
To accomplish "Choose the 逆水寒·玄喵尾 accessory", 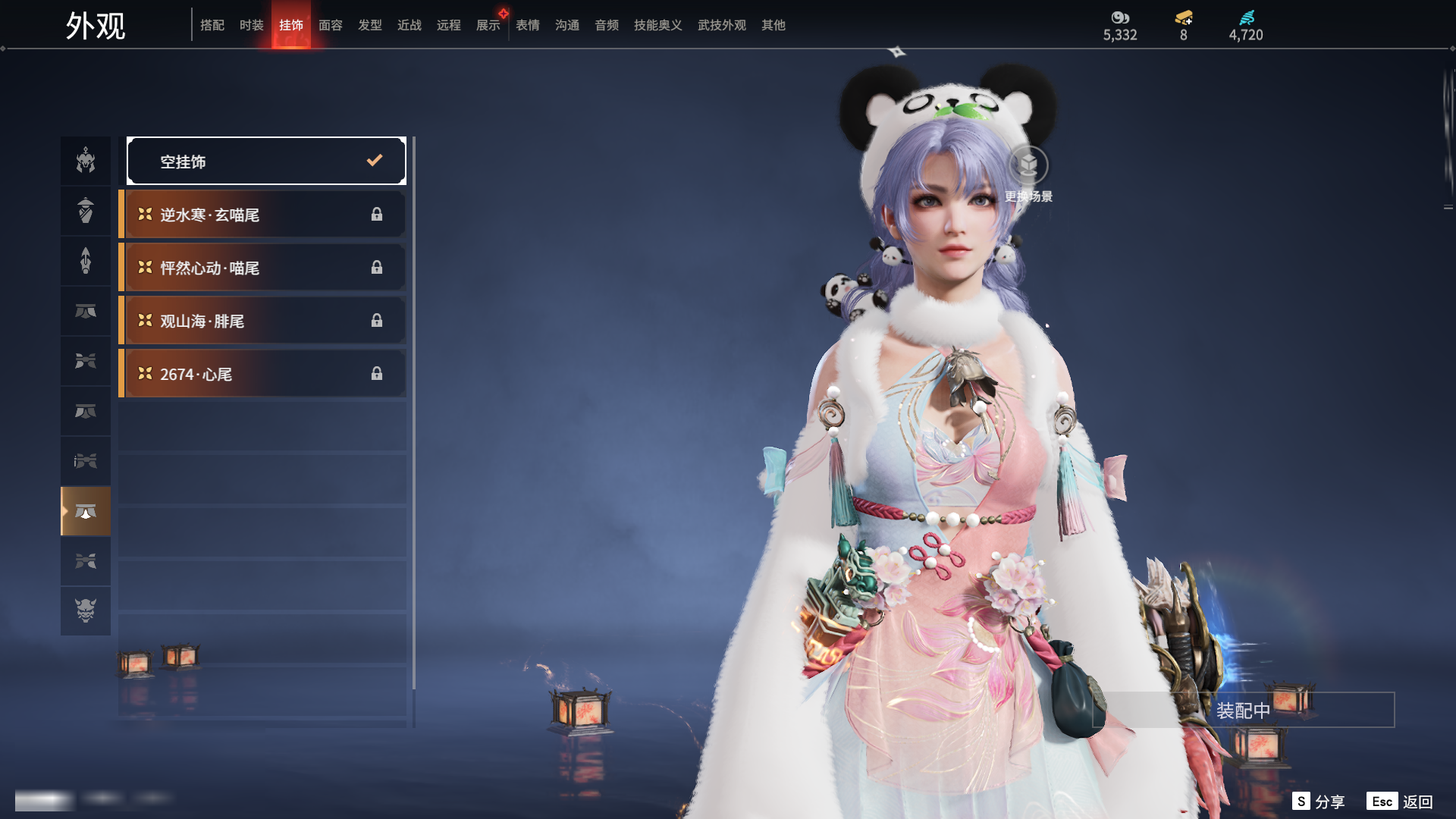I will click(263, 215).
